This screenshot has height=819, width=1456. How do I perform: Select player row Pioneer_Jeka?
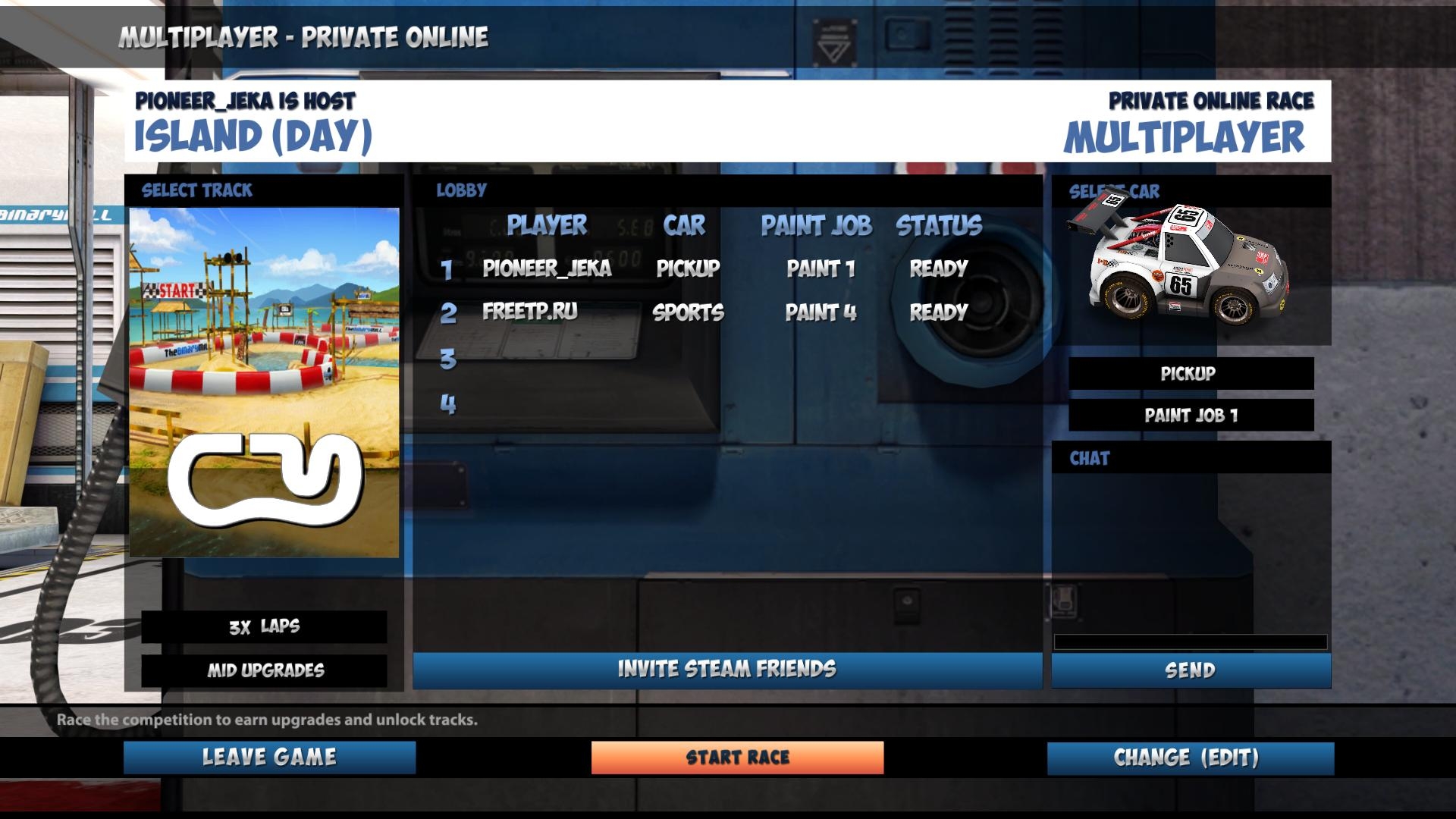click(x=547, y=268)
